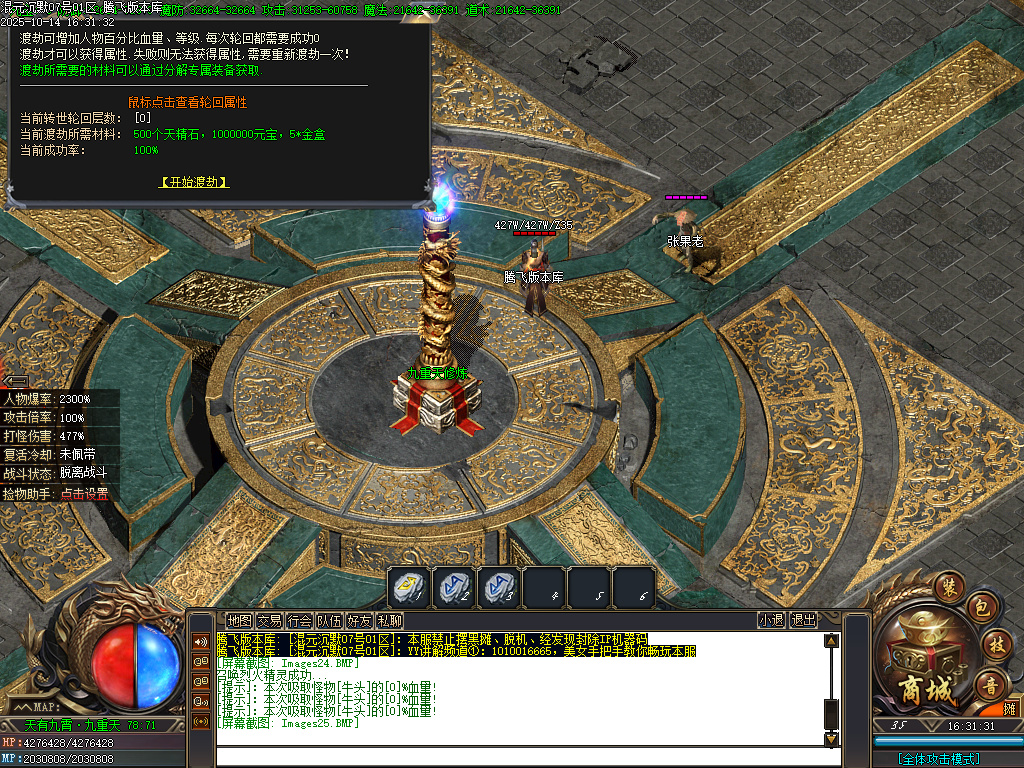Screen dimensions: 1024x768
Task: Click the 开始渡劫 start tribulation link
Action: coord(194,182)
